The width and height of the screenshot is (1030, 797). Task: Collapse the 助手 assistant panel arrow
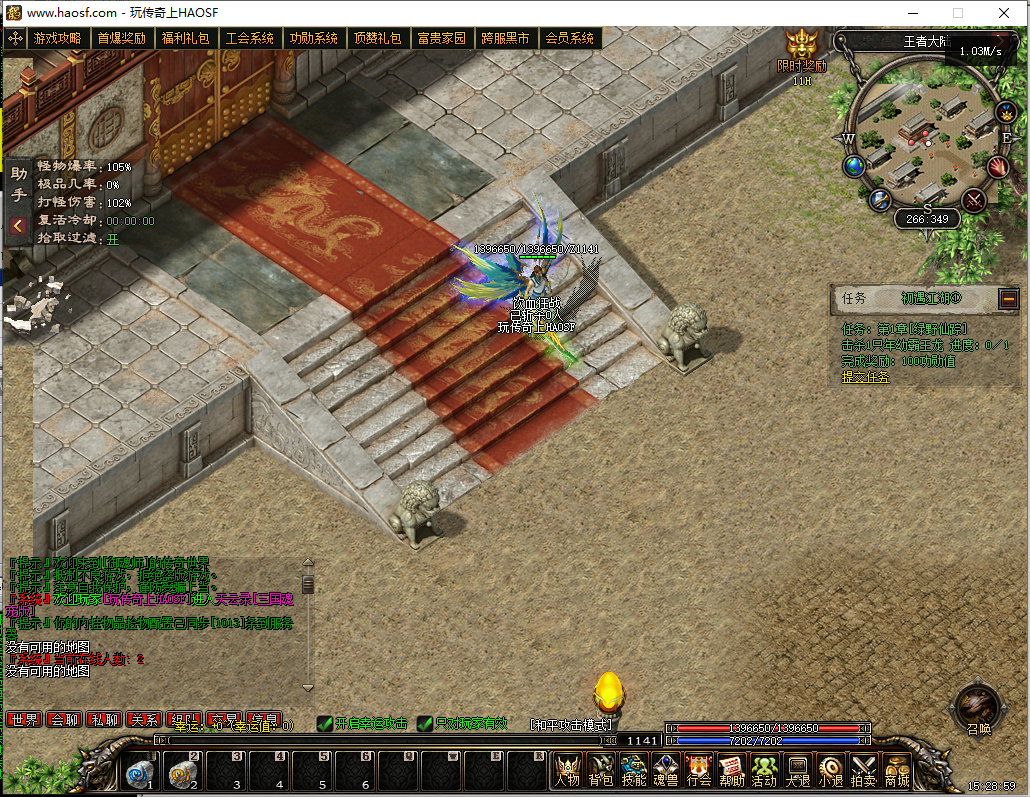tap(18, 226)
